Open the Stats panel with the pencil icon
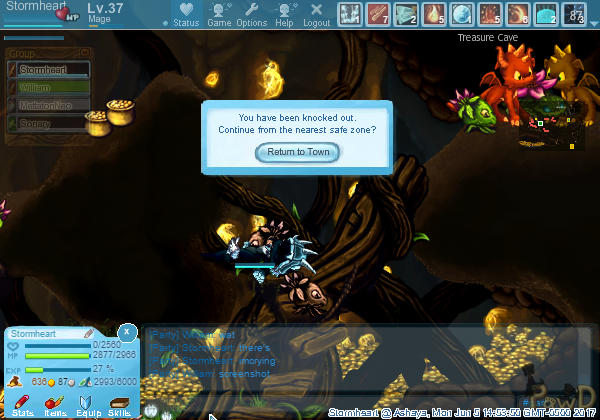This screenshot has width=600, height=420. pos(23,402)
